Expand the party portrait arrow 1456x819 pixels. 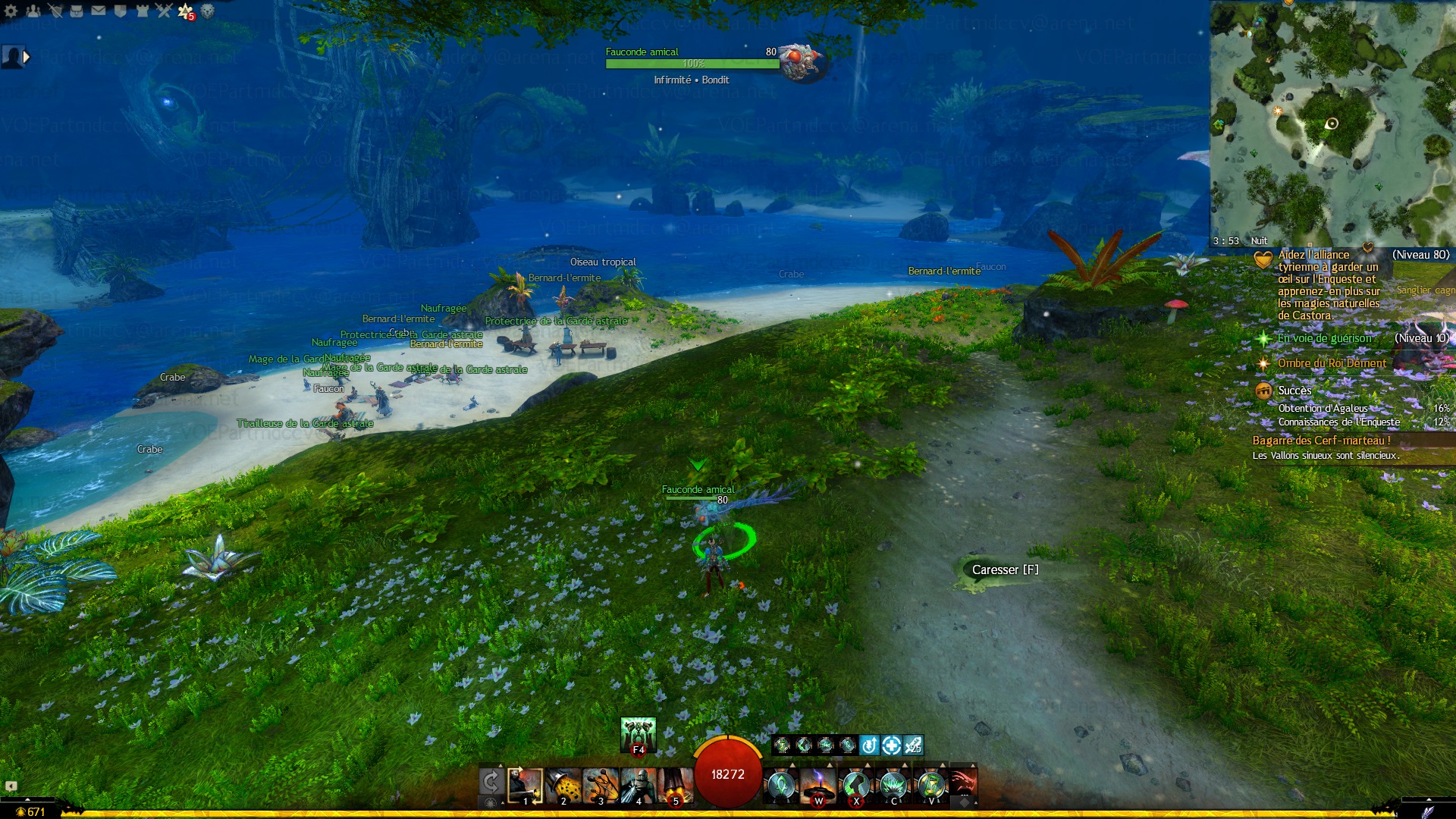[27, 56]
